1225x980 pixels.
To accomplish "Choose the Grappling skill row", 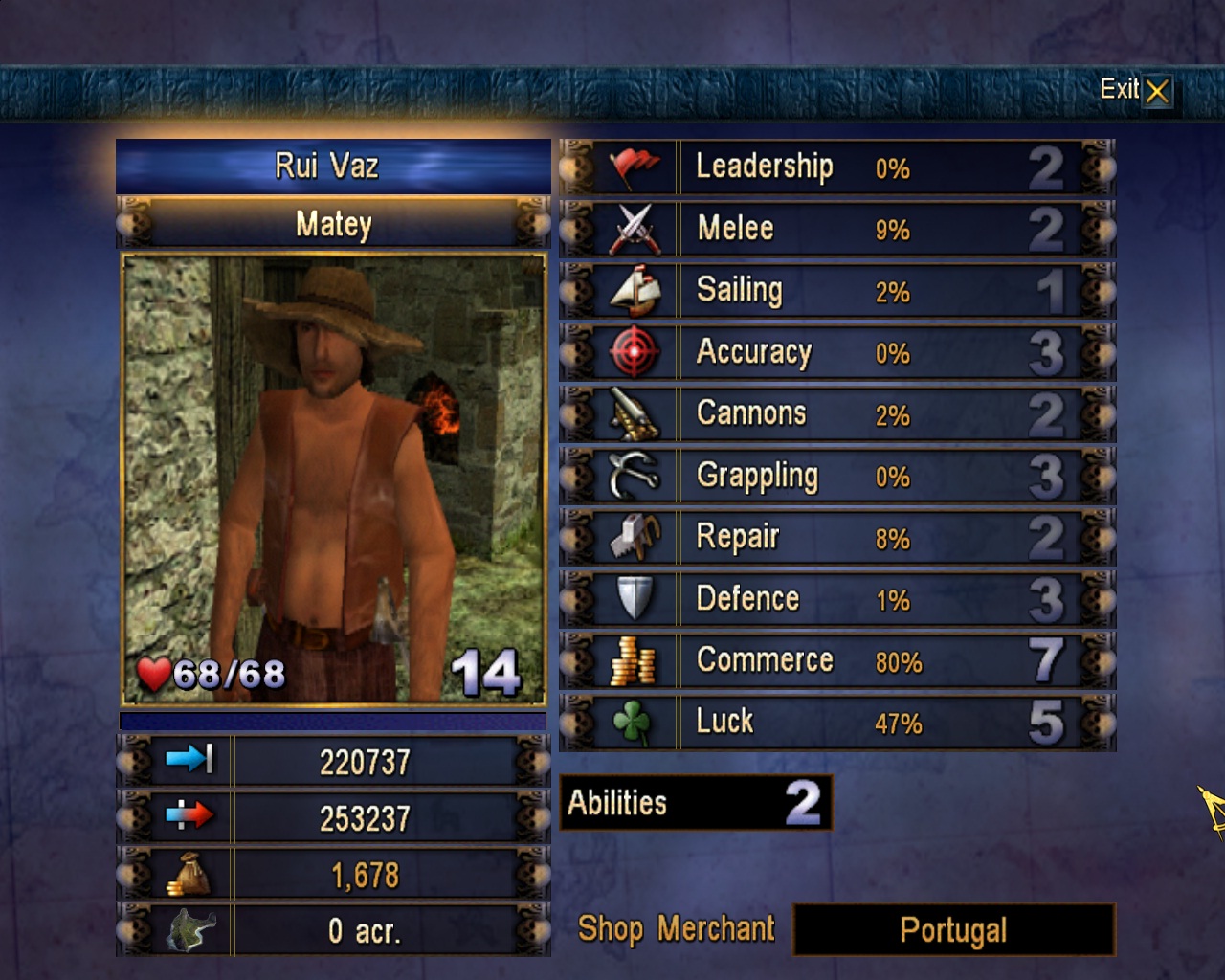I will [837, 476].
